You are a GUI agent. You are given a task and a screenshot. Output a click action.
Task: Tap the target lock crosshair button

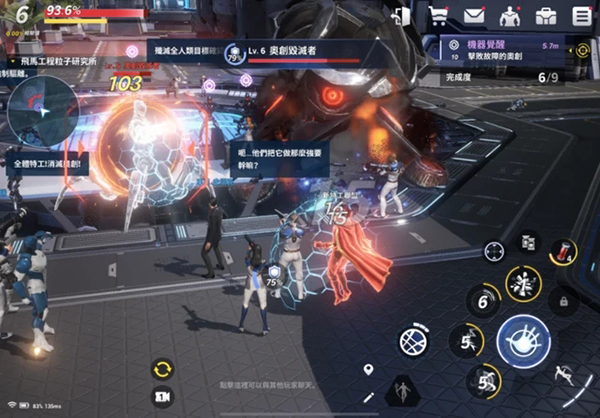tap(494, 252)
